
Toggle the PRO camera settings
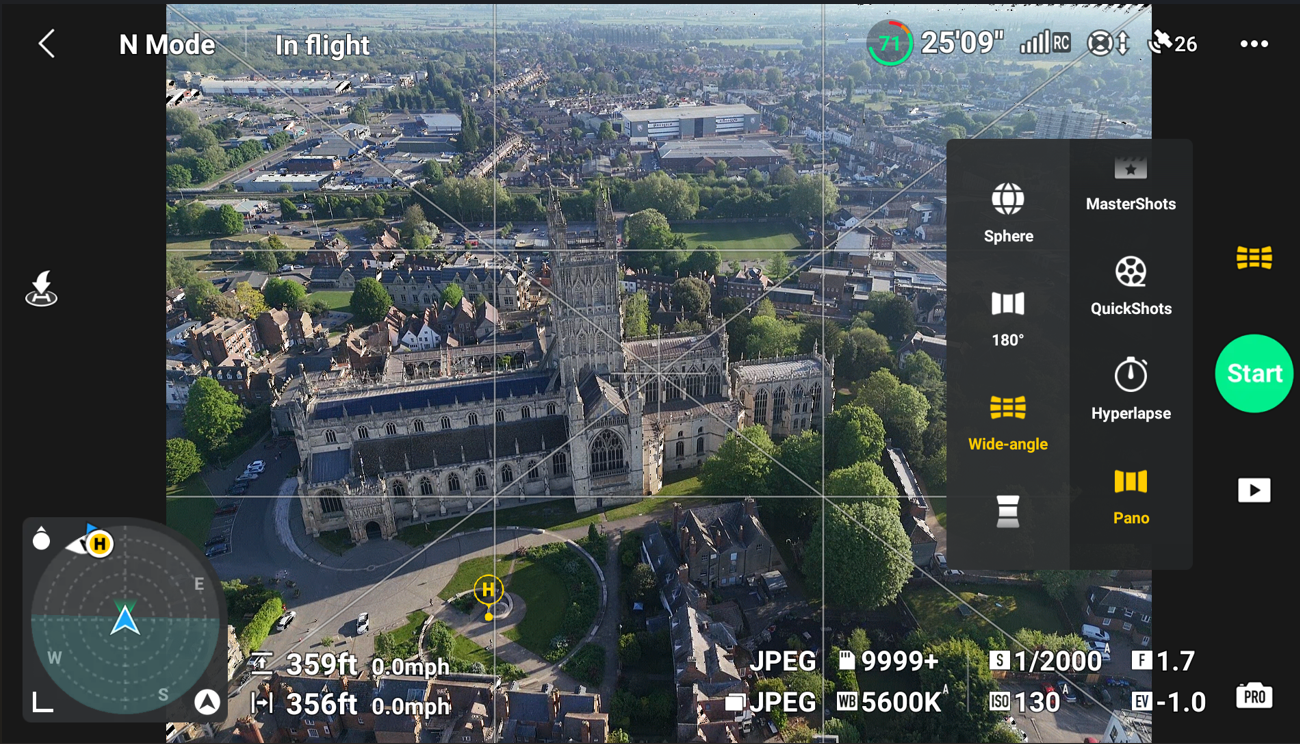click(1254, 696)
